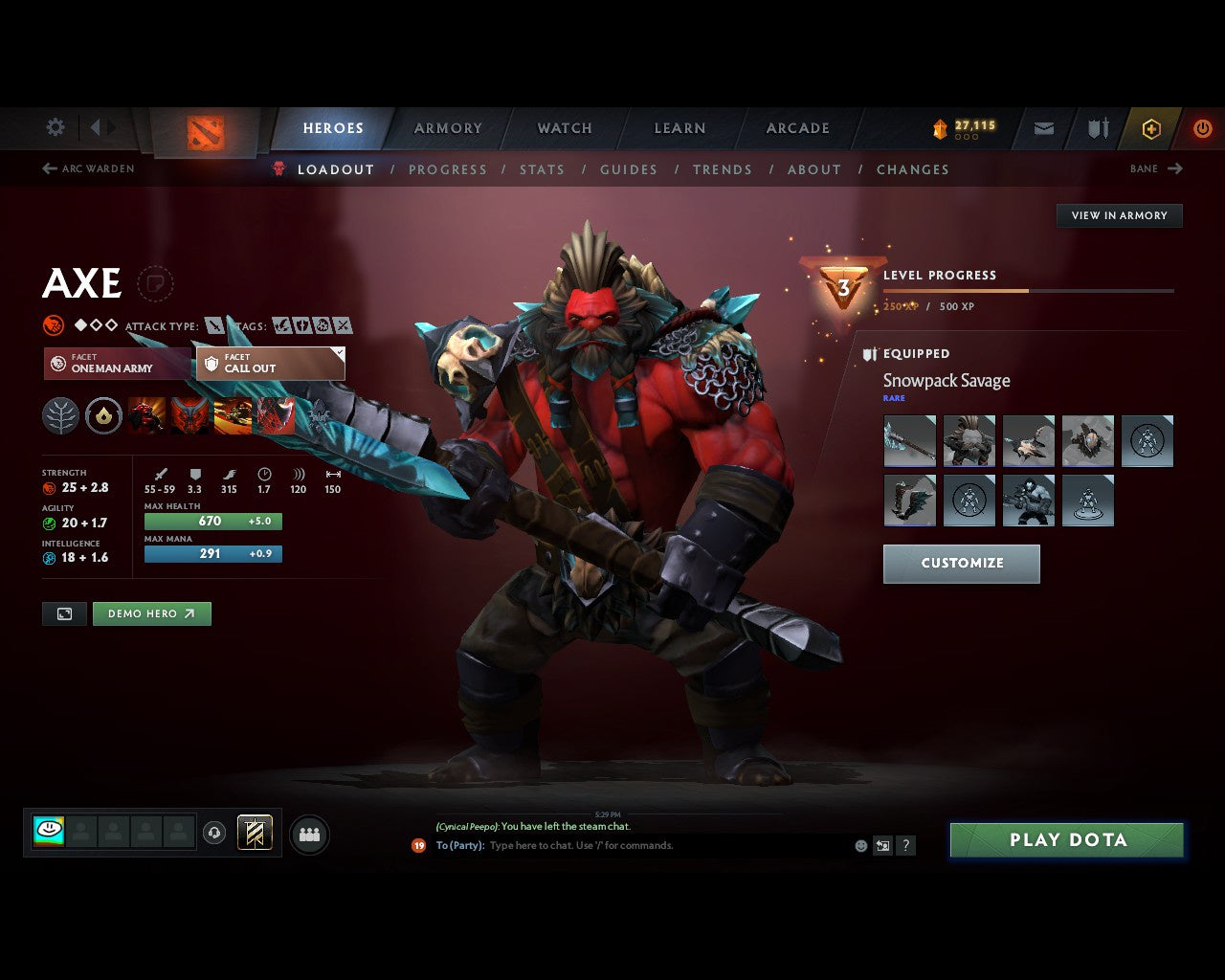Image resolution: width=1225 pixels, height=980 pixels.
Task: Open the TRENDS section
Action: click(723, 169)
